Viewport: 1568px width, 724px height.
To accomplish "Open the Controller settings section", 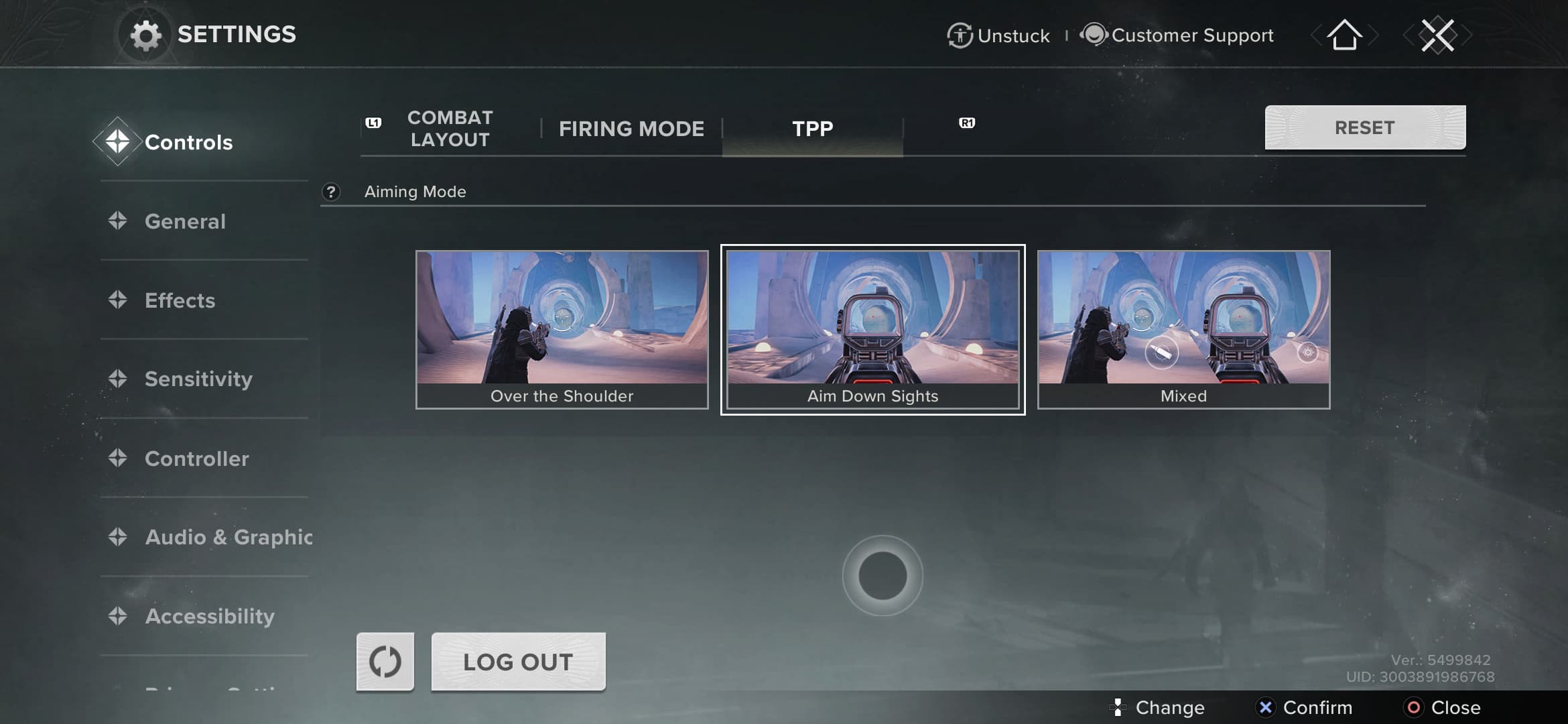I will click(x=196, y=459).
